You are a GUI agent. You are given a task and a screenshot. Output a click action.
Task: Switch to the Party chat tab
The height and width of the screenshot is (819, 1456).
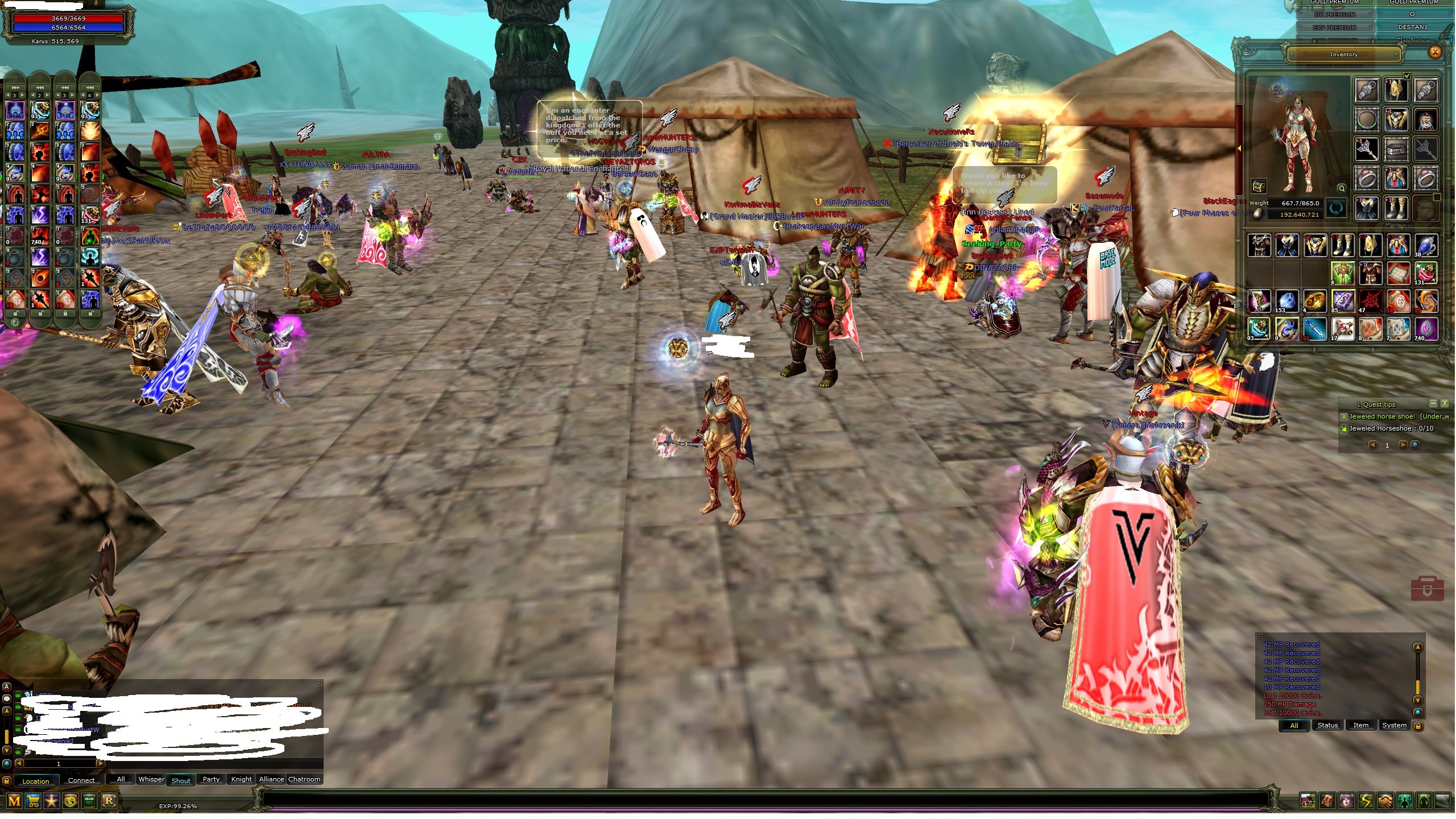point(211,780)
